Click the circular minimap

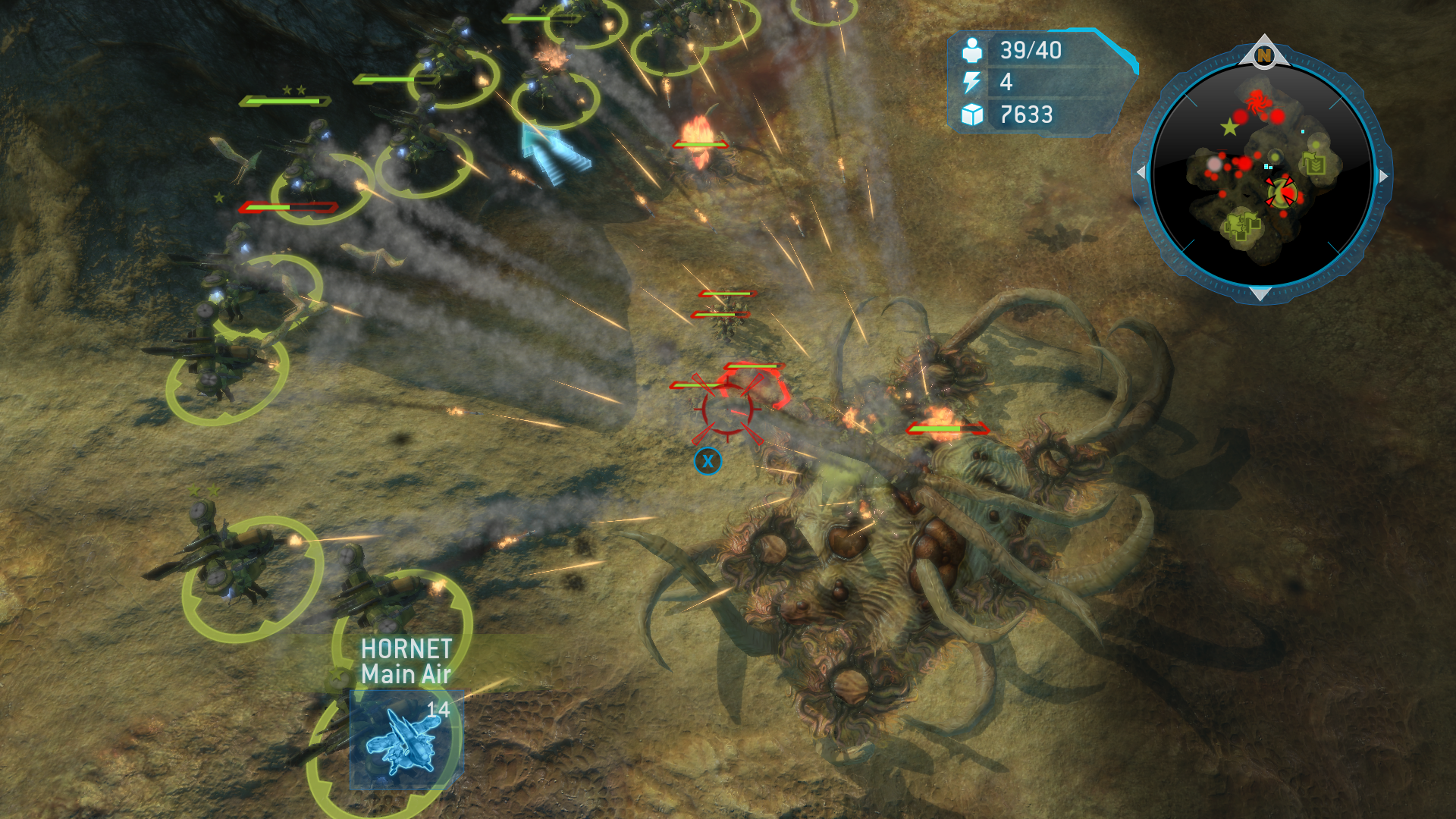click(x=1262, y=174)
